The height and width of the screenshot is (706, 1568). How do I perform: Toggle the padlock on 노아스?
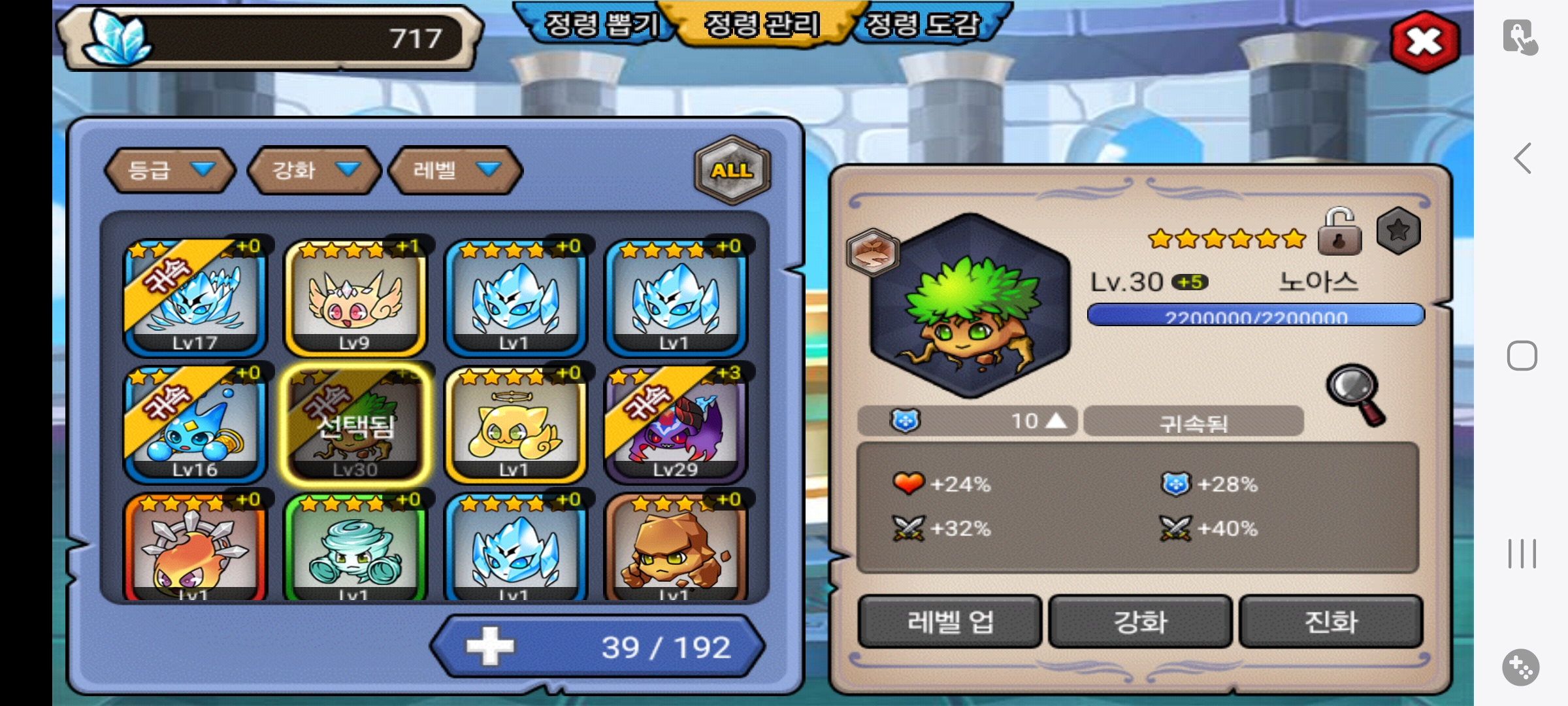tap(1339, 233)
